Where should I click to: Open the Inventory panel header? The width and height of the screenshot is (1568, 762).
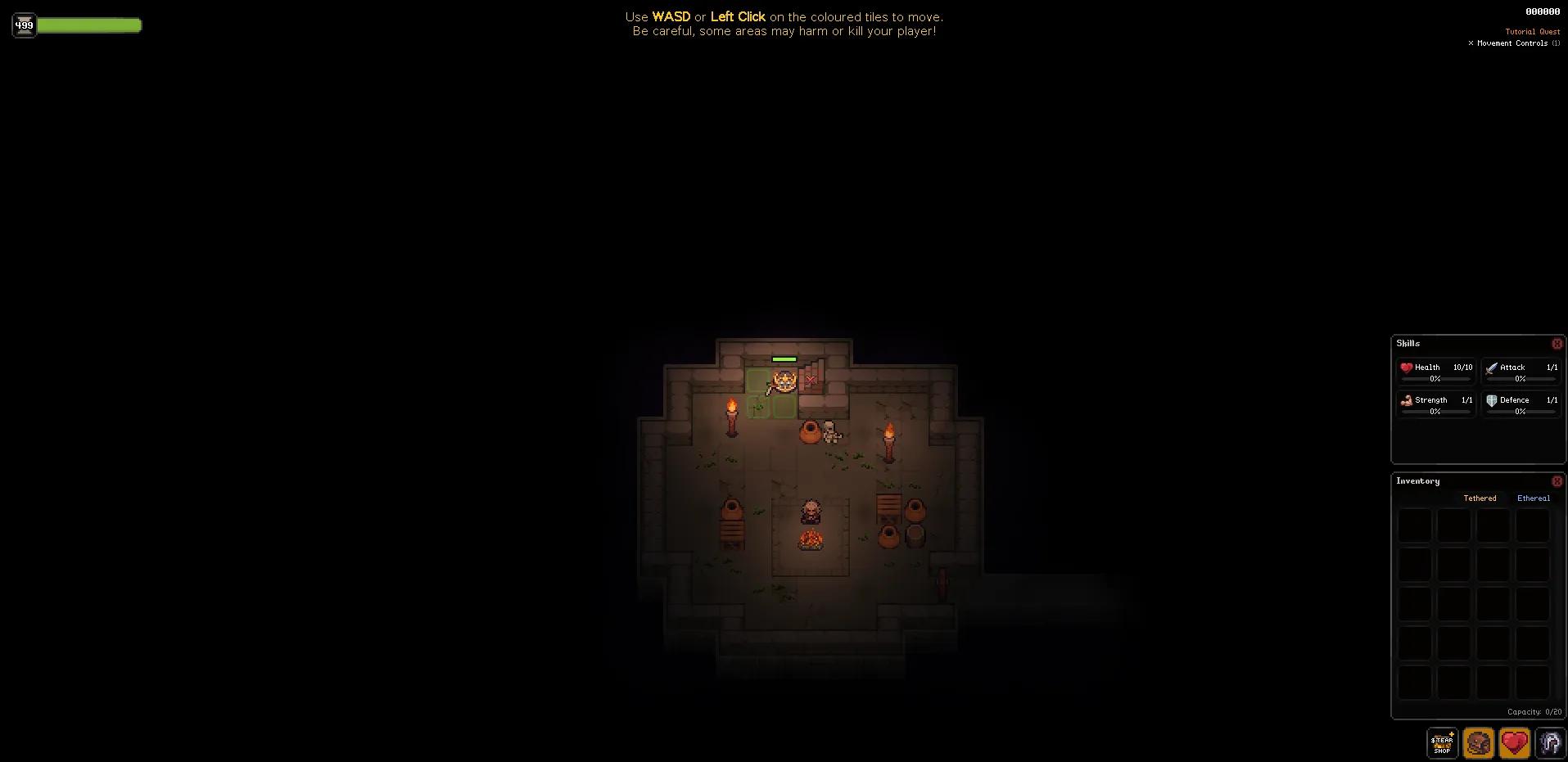tap(1417, 481)
